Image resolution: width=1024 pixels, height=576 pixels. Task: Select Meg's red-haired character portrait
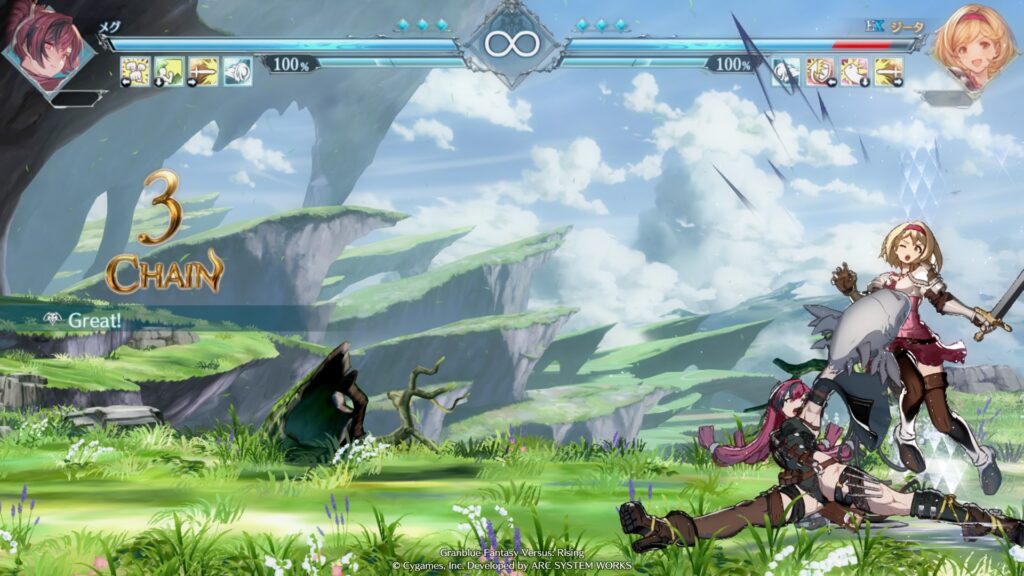click(45, 45)
